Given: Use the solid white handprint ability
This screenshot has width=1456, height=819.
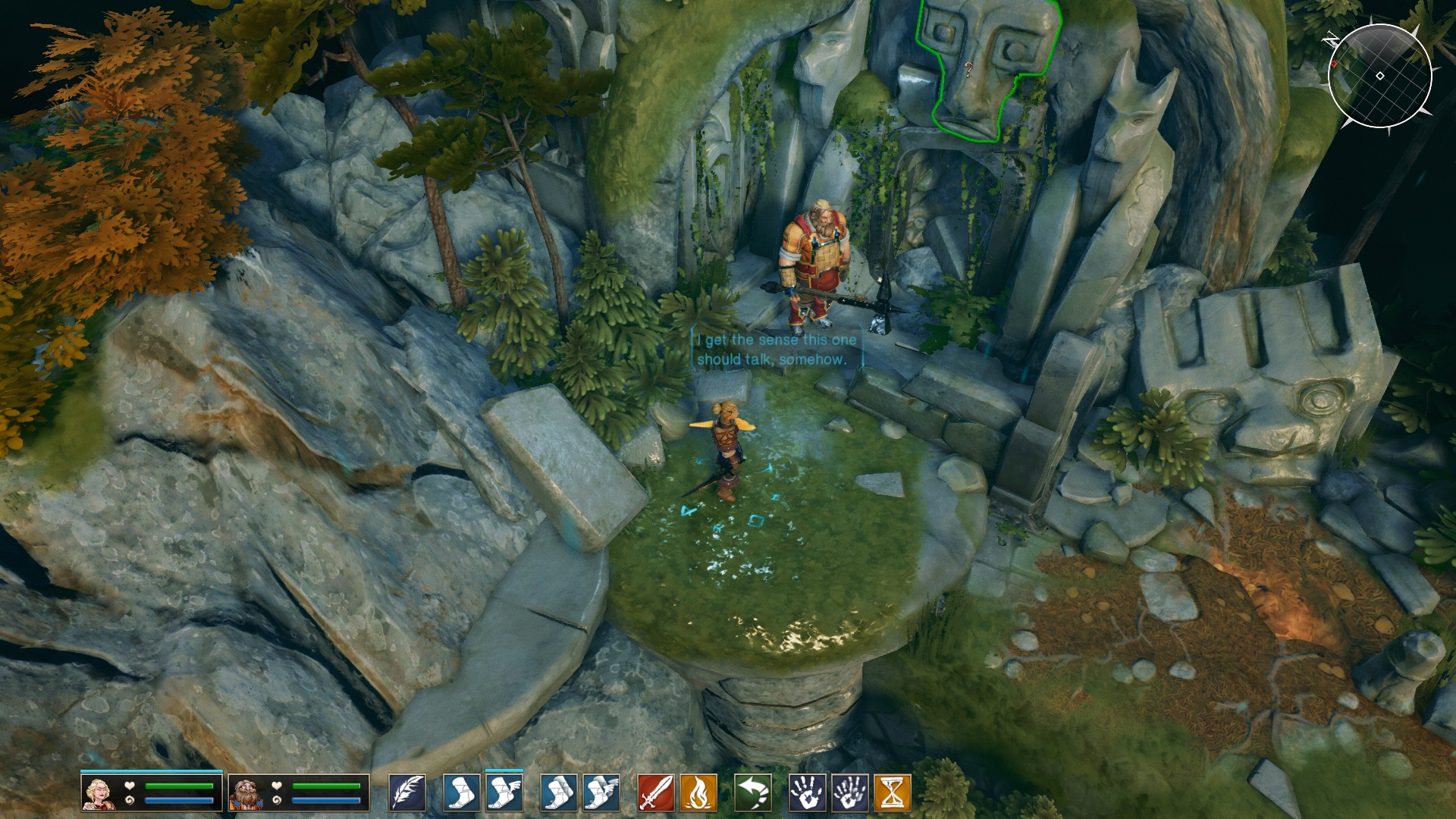Looking at the screenshot, I should pos(808,793).
